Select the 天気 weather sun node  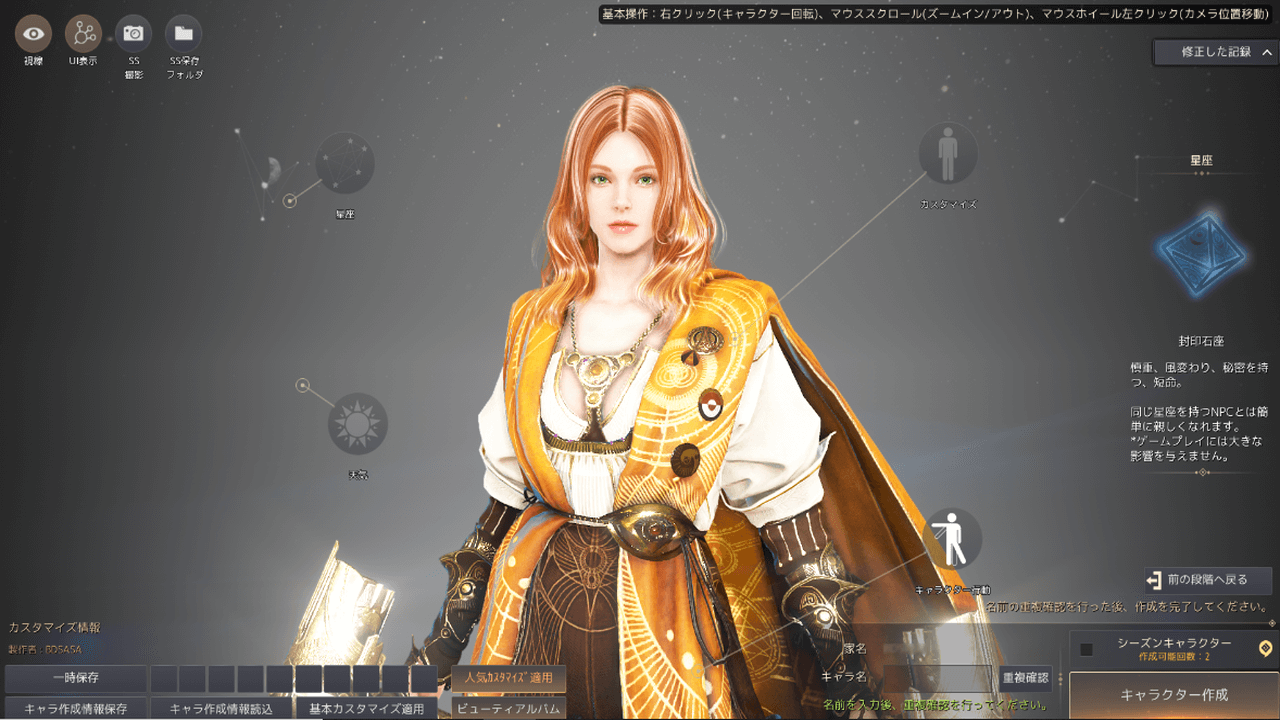pos(357,423)
